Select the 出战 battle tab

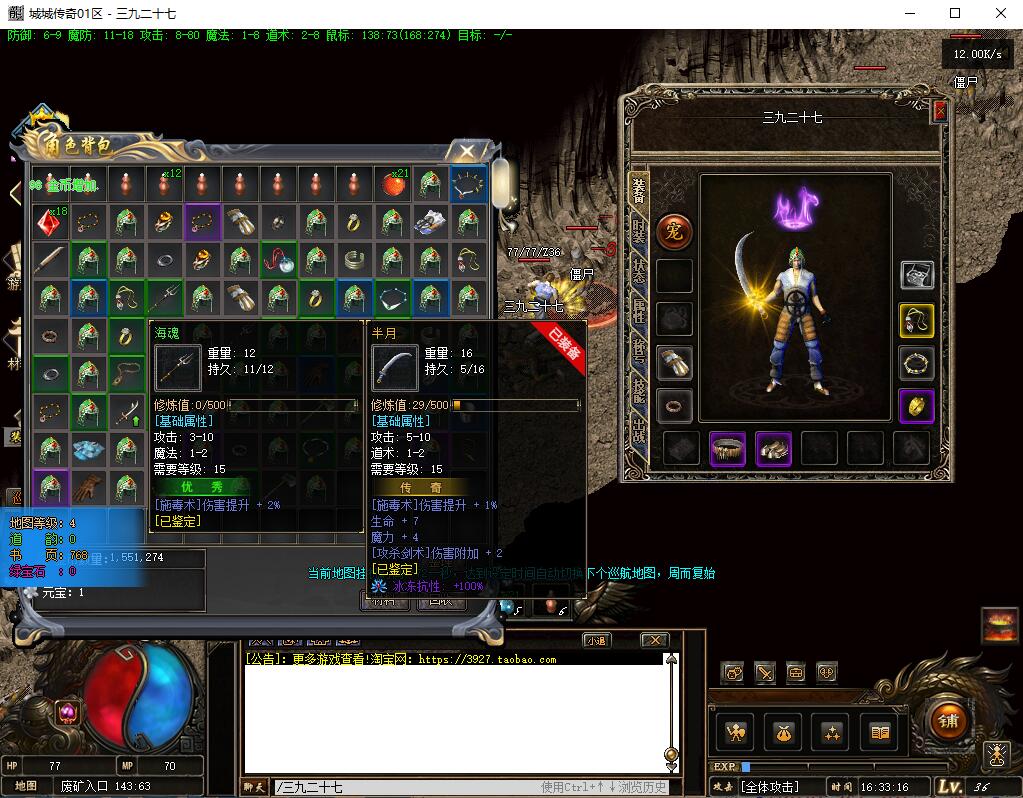click(x=638, y=433)
